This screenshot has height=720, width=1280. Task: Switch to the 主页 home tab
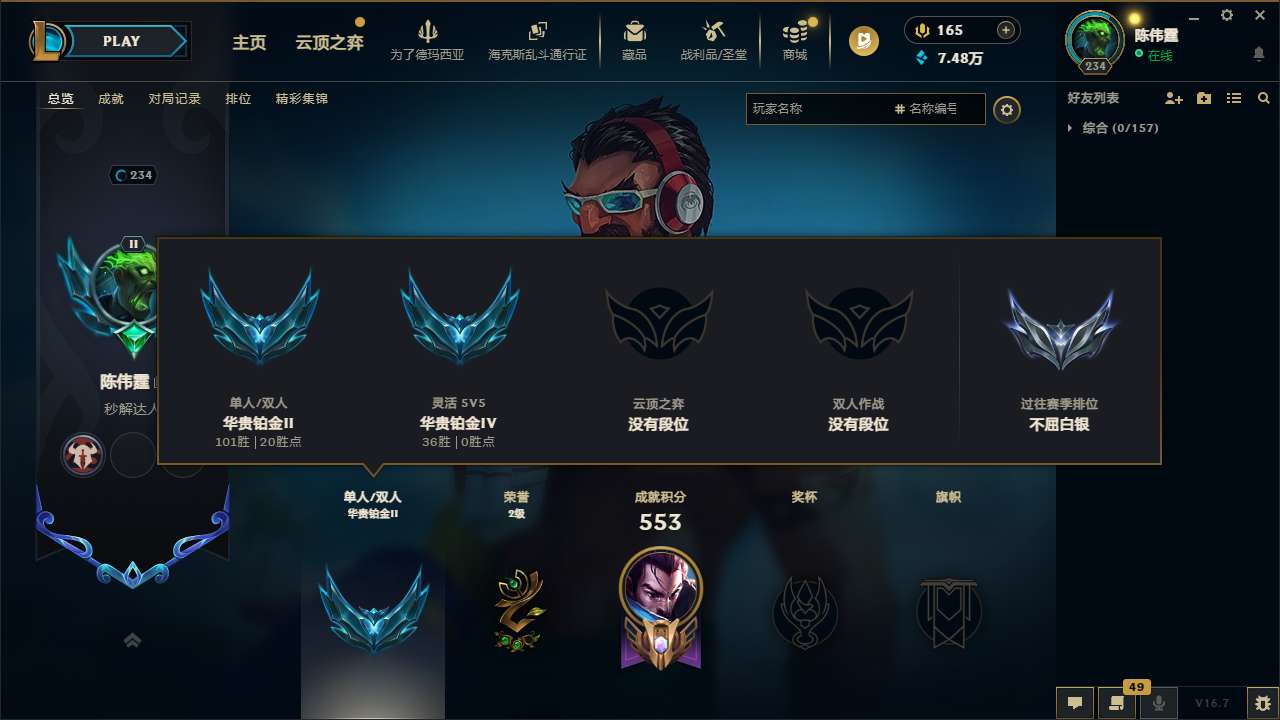249,43
